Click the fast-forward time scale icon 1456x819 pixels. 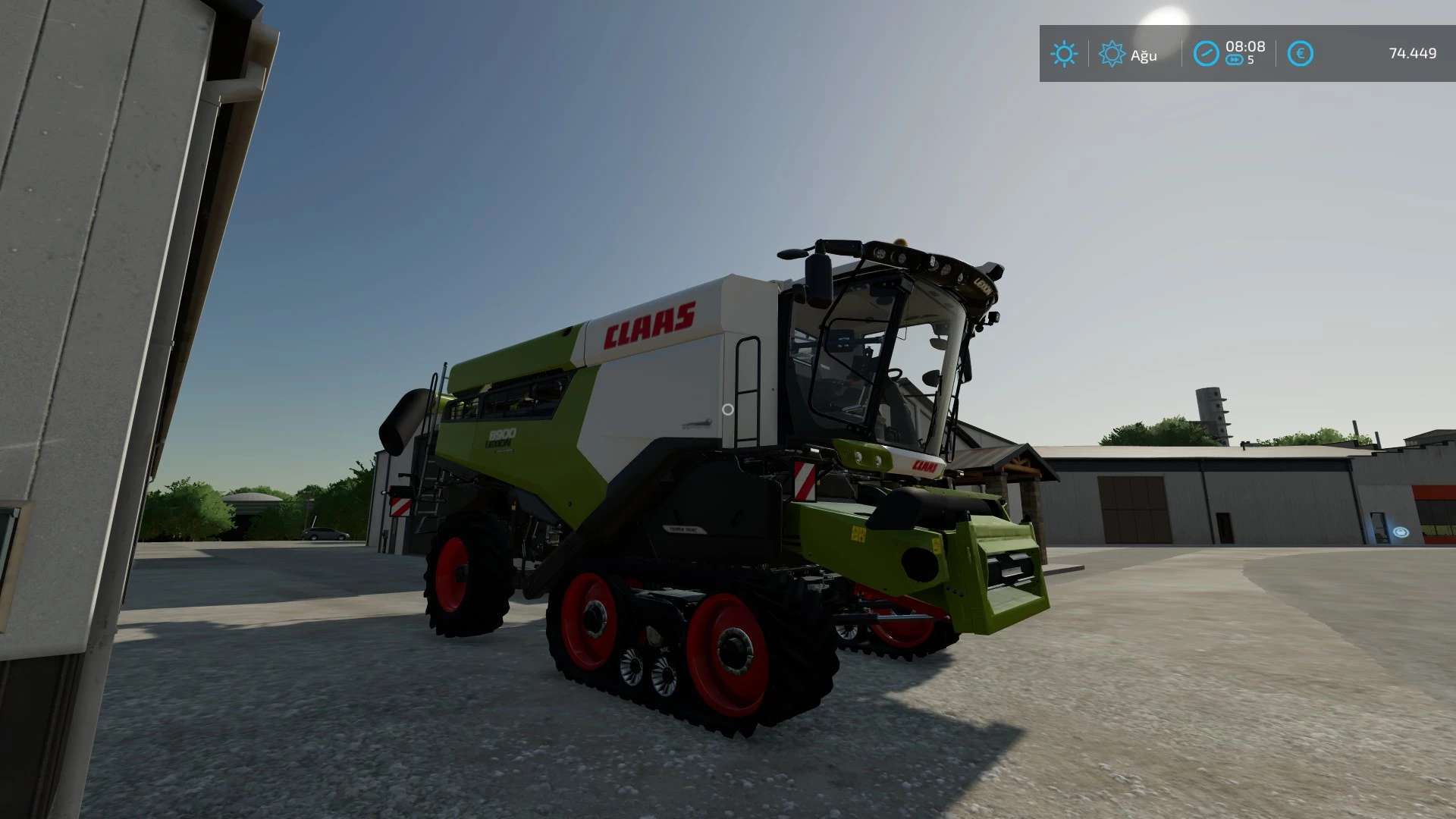point(1236,61)
